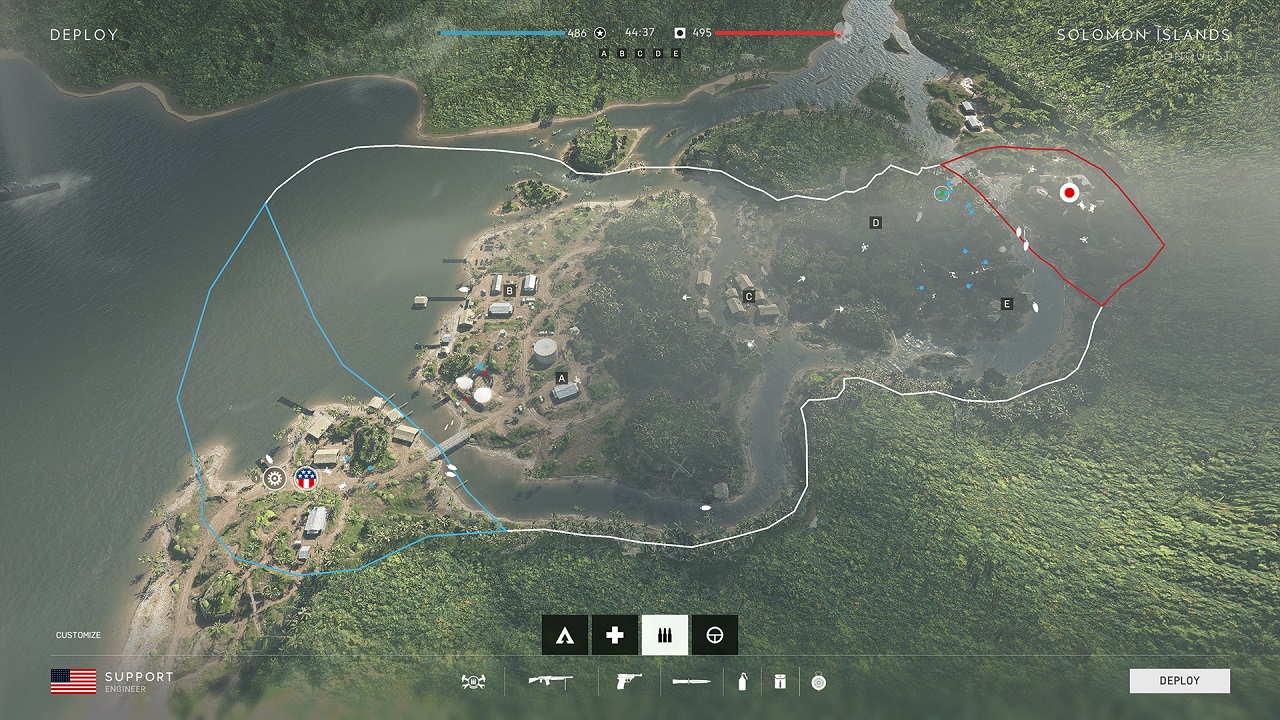Click objective C on the map

click(748, 296)
